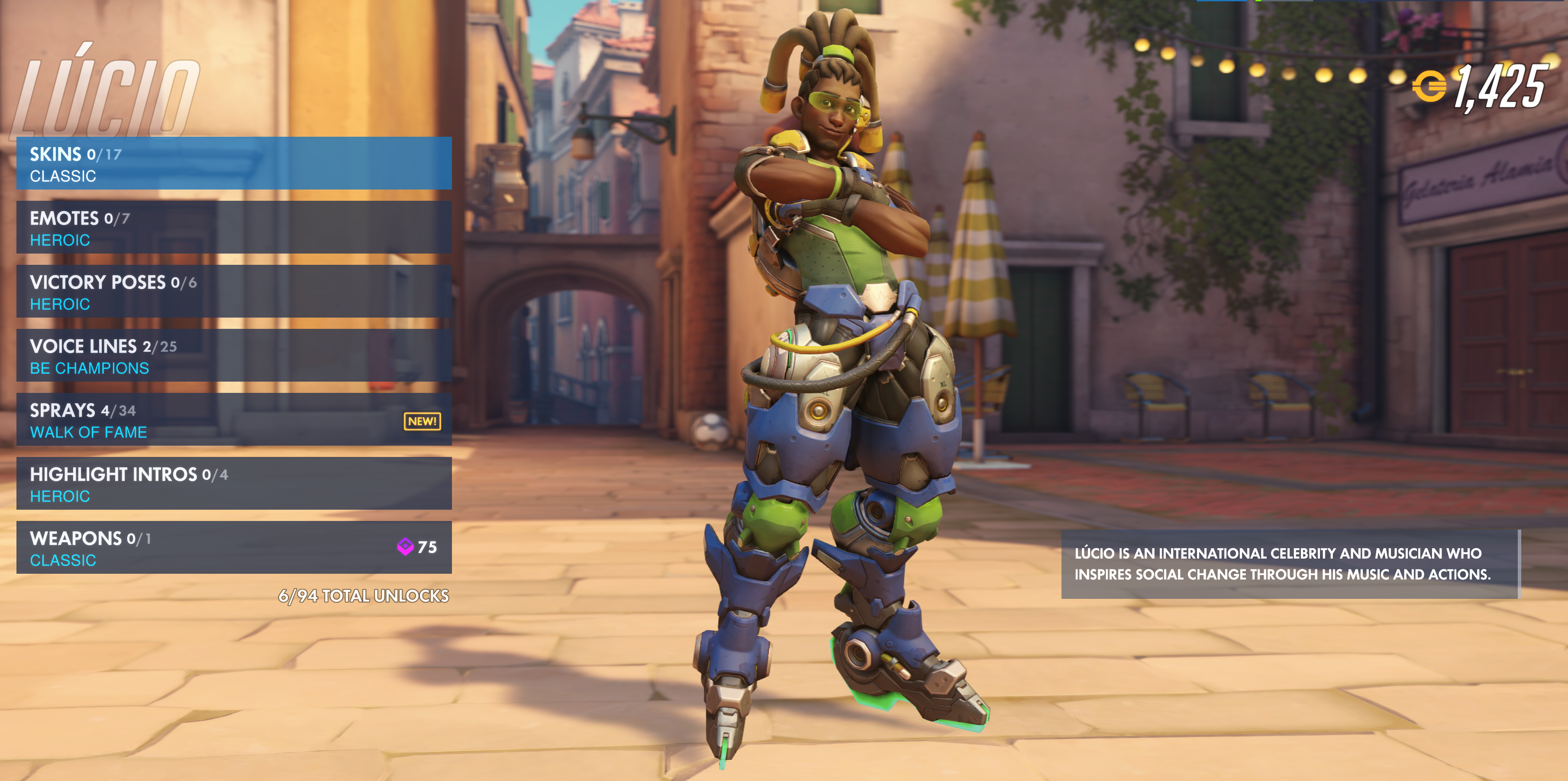This screenshot has width=1568, height=781.
Task: Show the Highlight Intros list
Action: [234, 484]
